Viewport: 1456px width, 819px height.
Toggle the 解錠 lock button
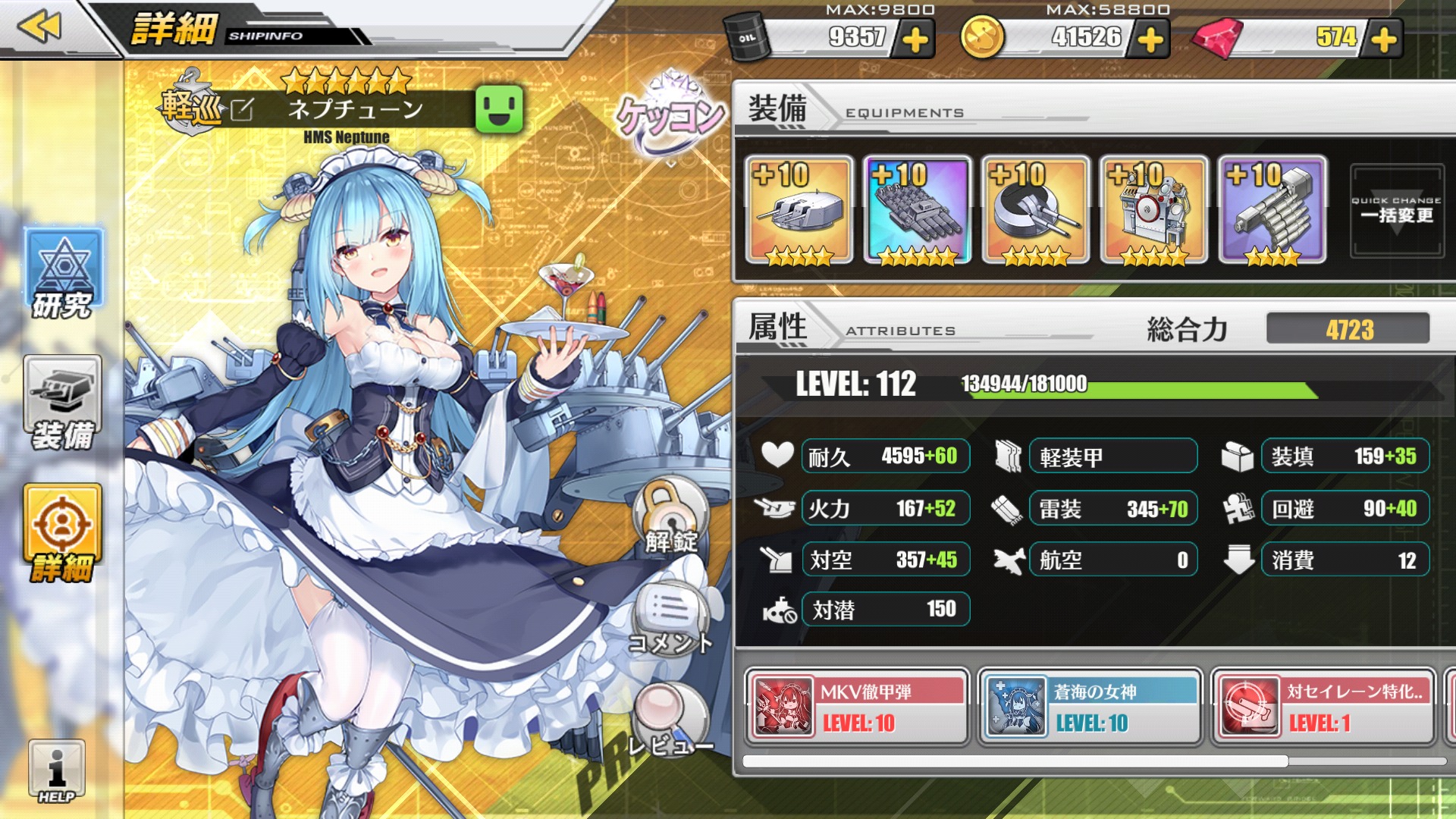point(671,516)
